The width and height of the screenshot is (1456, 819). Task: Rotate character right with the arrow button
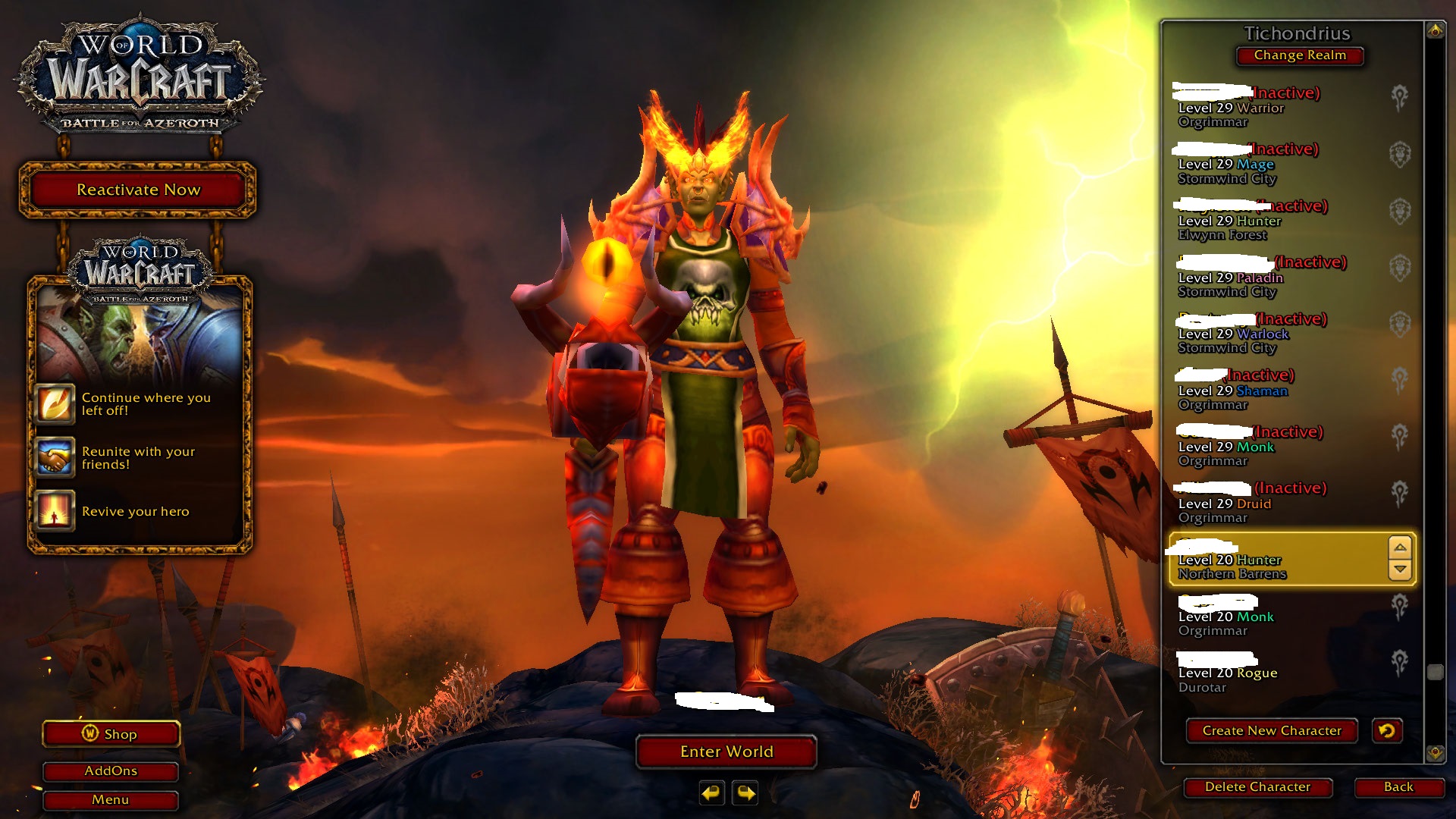click(746, 793)
